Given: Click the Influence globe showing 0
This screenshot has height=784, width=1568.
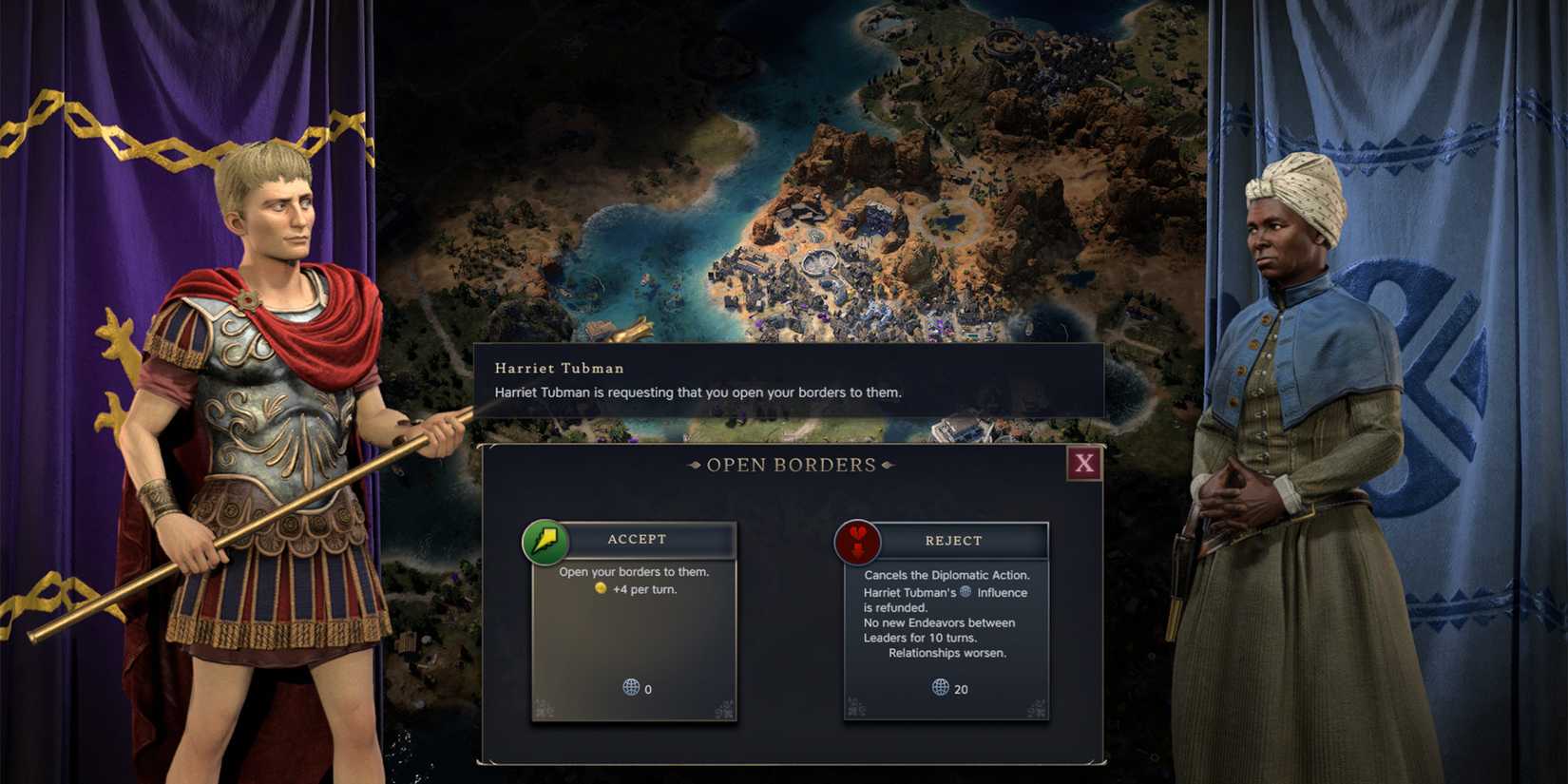Looking at the screenshot, I should [630, 690].
